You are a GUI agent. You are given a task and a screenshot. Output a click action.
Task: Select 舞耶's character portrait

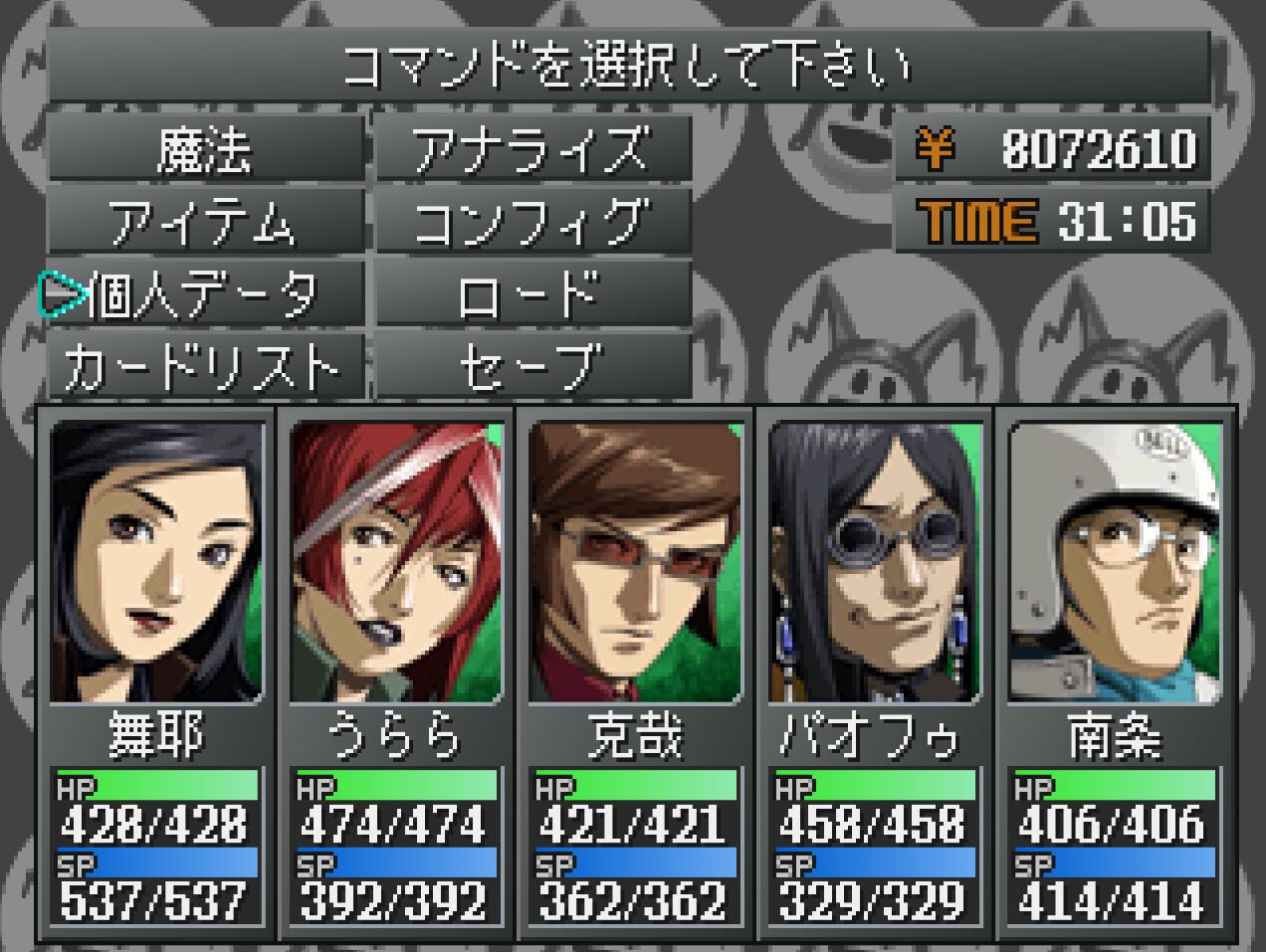tap(156, 562)
